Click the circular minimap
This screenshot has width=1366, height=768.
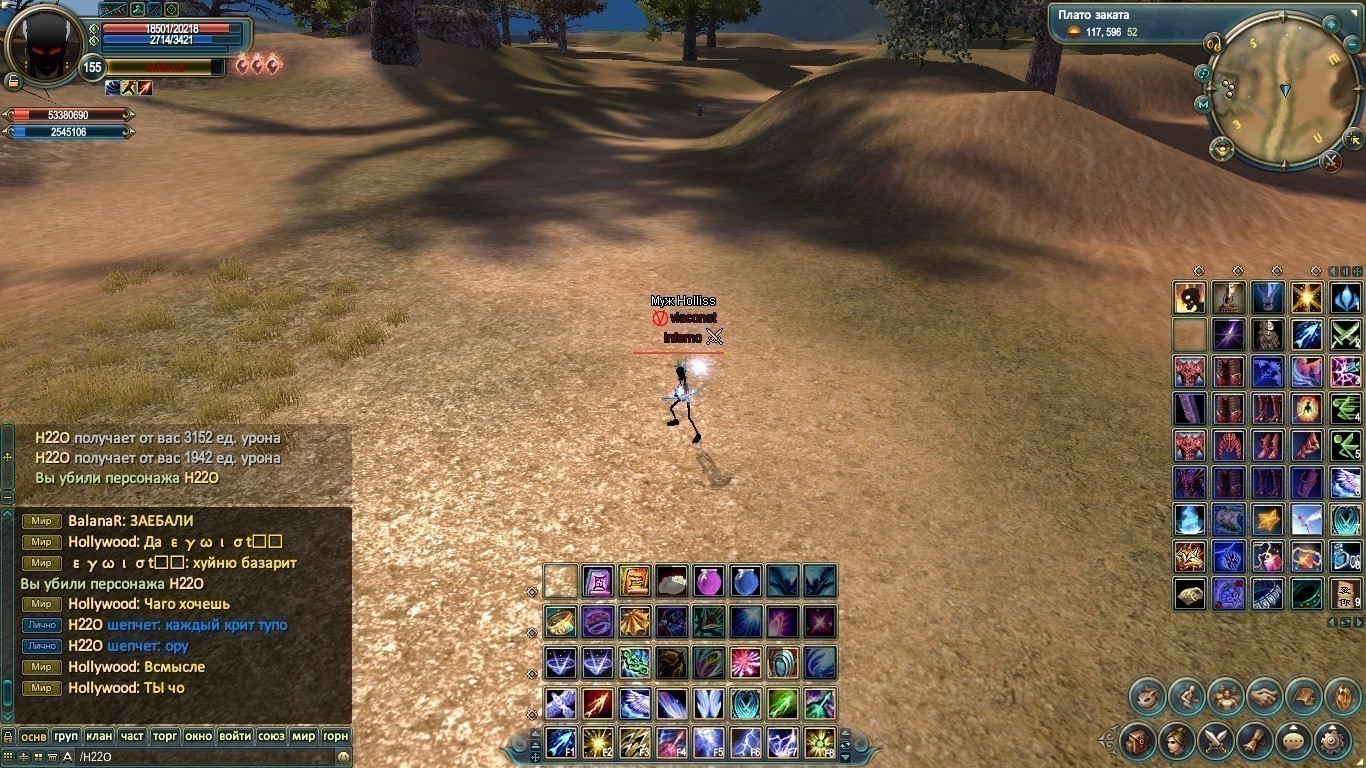click(x=1273, y=92)
